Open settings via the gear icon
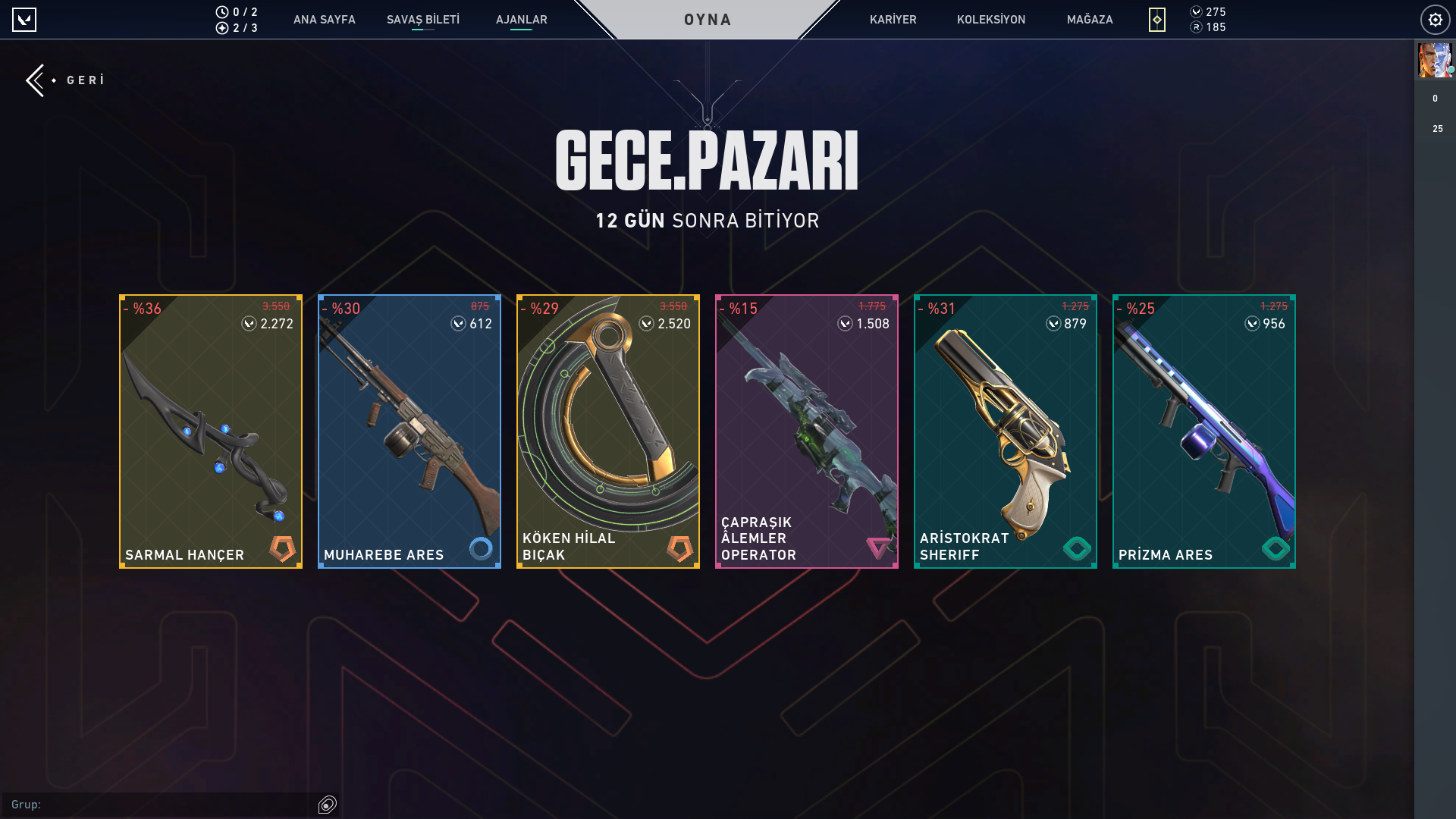The height and width of the screenshot is (819, 1456). (x=1435, y=20)
